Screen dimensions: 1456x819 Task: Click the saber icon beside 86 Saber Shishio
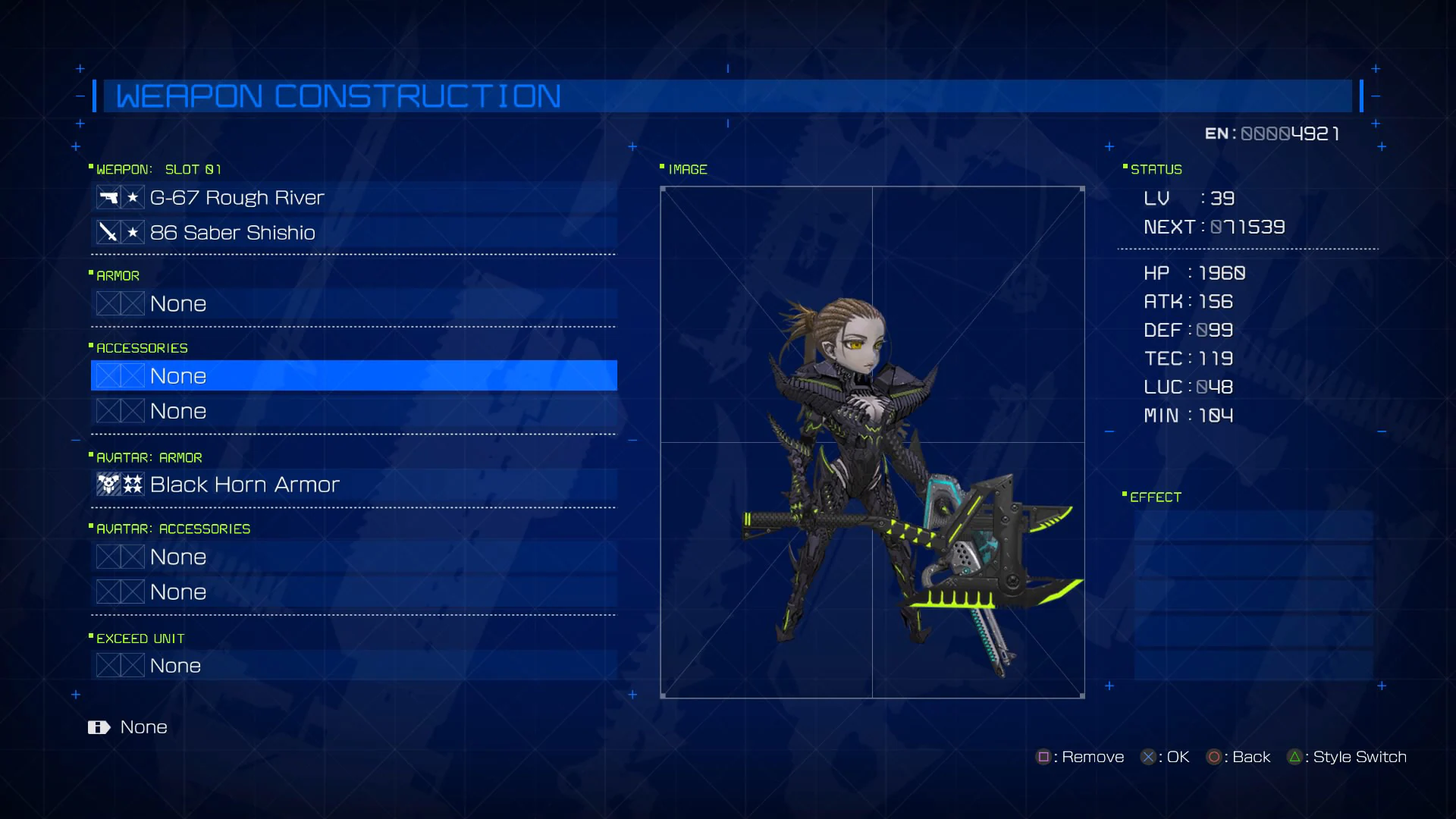coord(108,232)
